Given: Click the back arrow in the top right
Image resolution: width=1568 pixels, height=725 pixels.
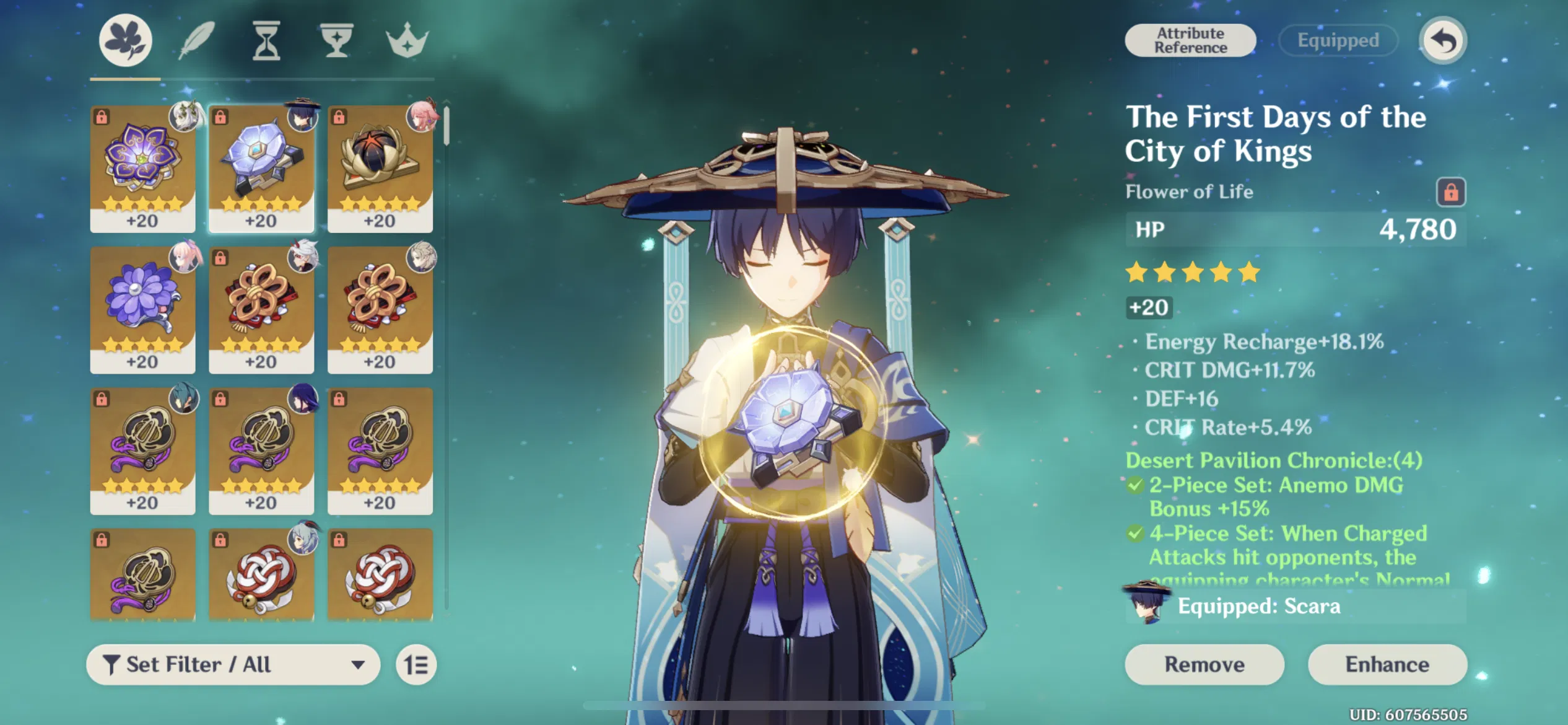Looking at the screenshot, I should tap(1444, 39).
